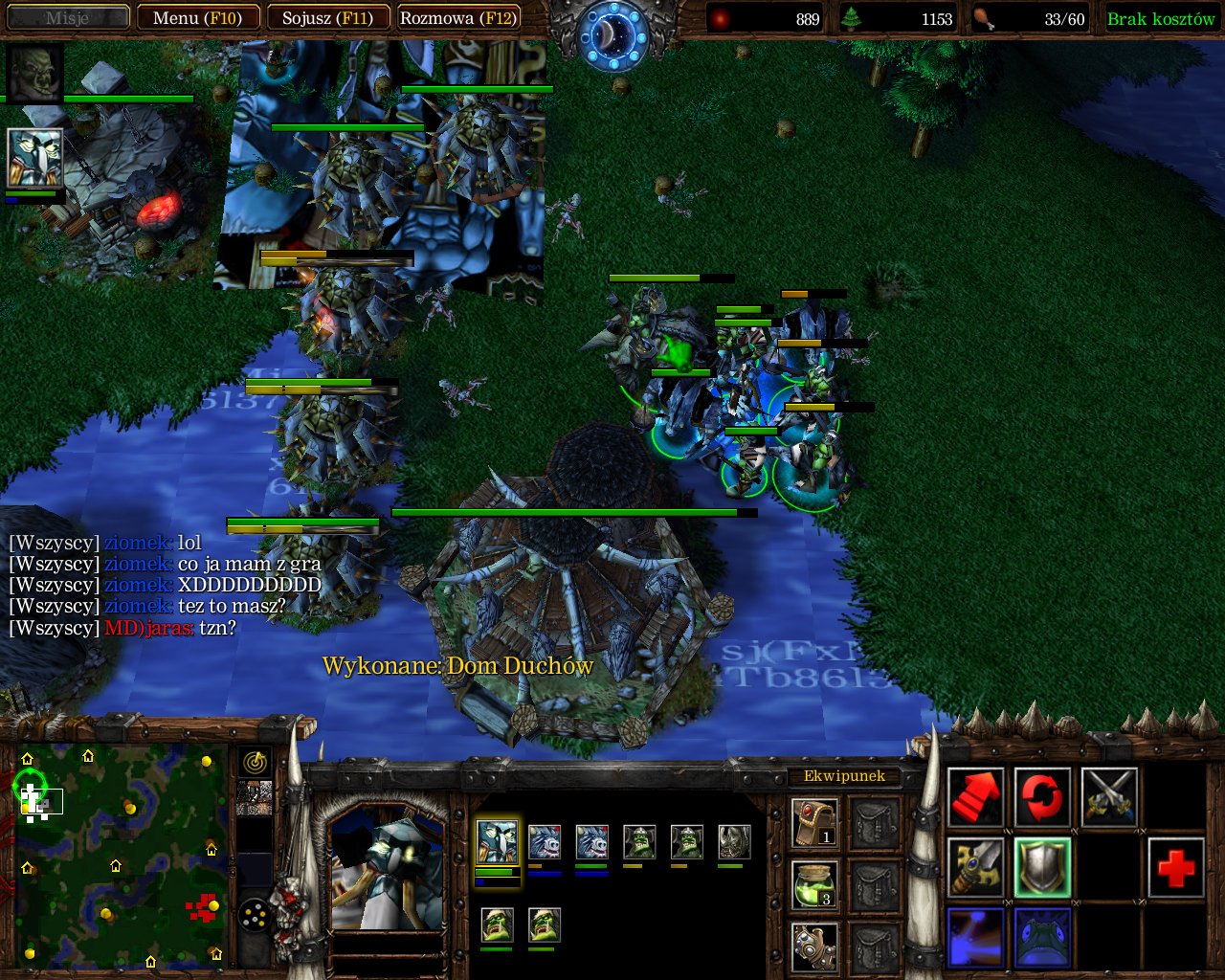Image resolution: width=1225 pixels, height=980 pixels.
Task: Open the Sojusz (F11) allies menu
Action: [x=327, y=17]
